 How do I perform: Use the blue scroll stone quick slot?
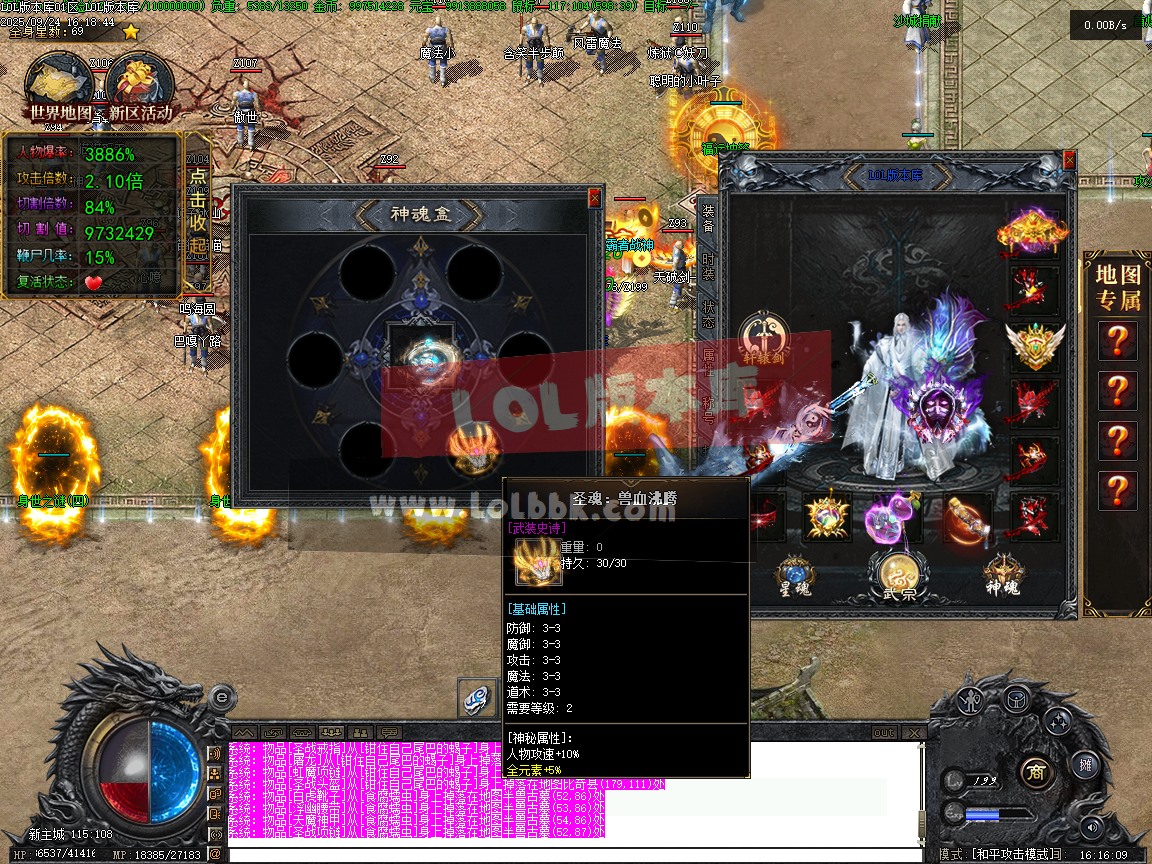coord(478,698)
